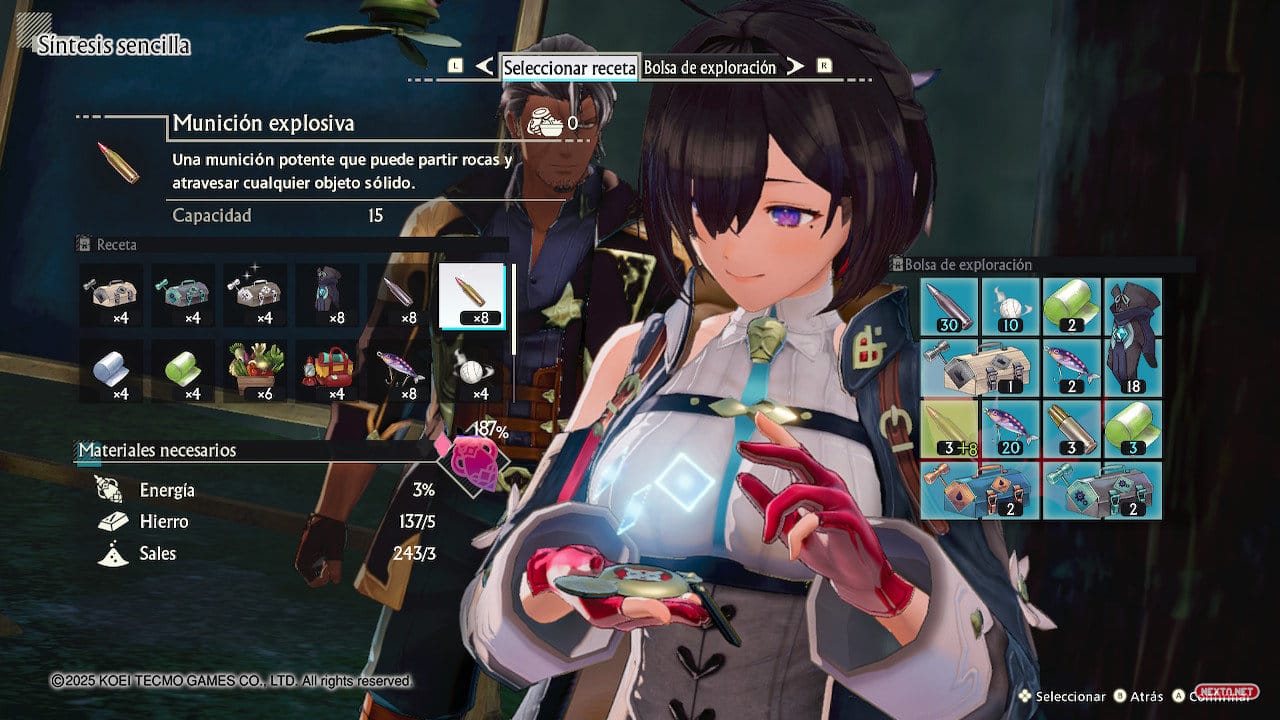Select the fishing lure stack of 20 in bag
Viewport: 1280px width, 720px height.
click(1010, 429)
